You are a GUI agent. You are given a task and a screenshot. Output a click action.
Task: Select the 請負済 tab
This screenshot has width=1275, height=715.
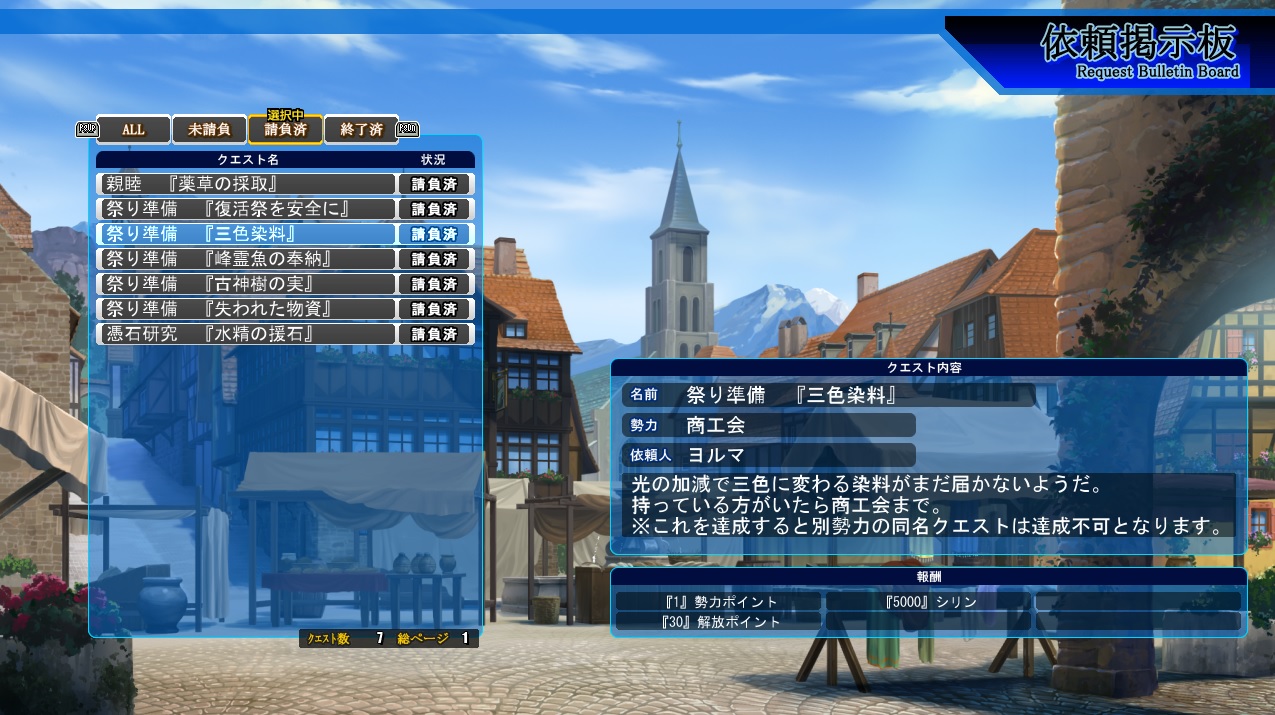coord(285,130)
